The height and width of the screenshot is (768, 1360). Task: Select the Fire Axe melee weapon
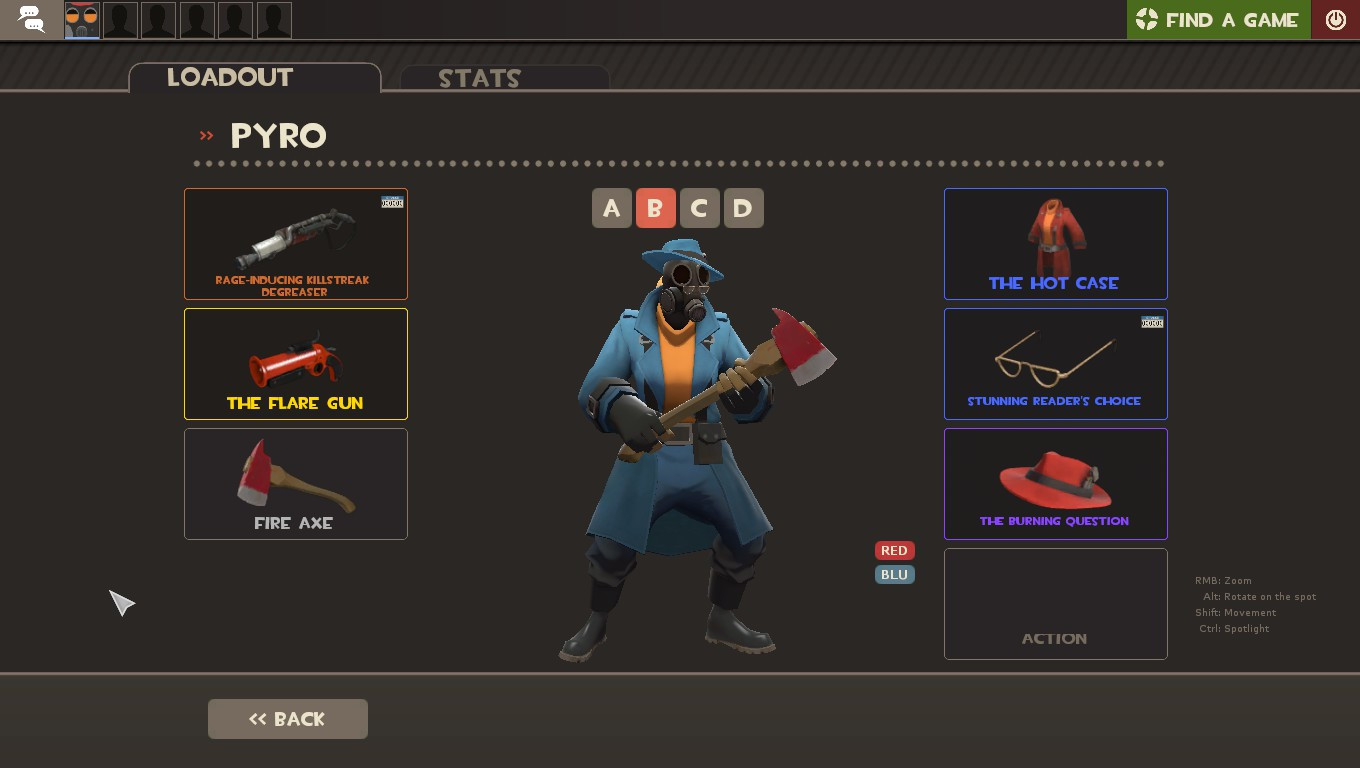[296, 483]
